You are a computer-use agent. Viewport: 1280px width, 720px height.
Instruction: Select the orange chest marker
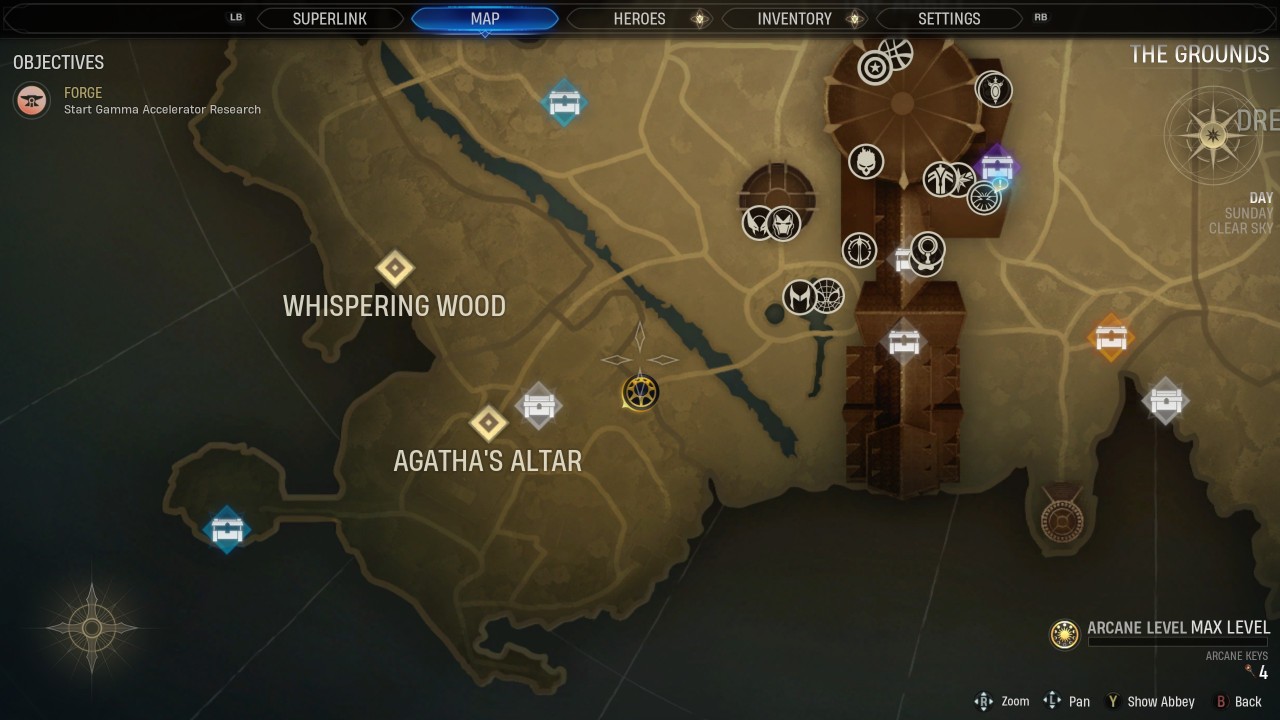coord(1111,338)
